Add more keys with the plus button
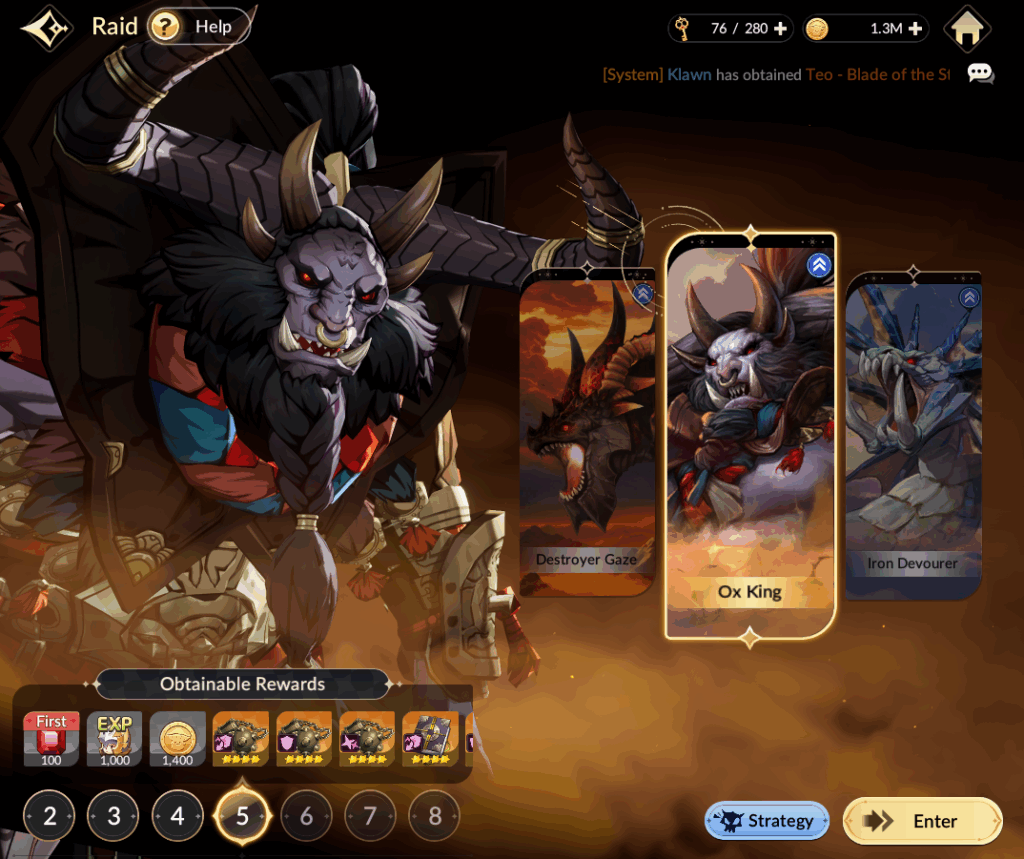Screen dimensions: 1024x859 click(781, 29)
